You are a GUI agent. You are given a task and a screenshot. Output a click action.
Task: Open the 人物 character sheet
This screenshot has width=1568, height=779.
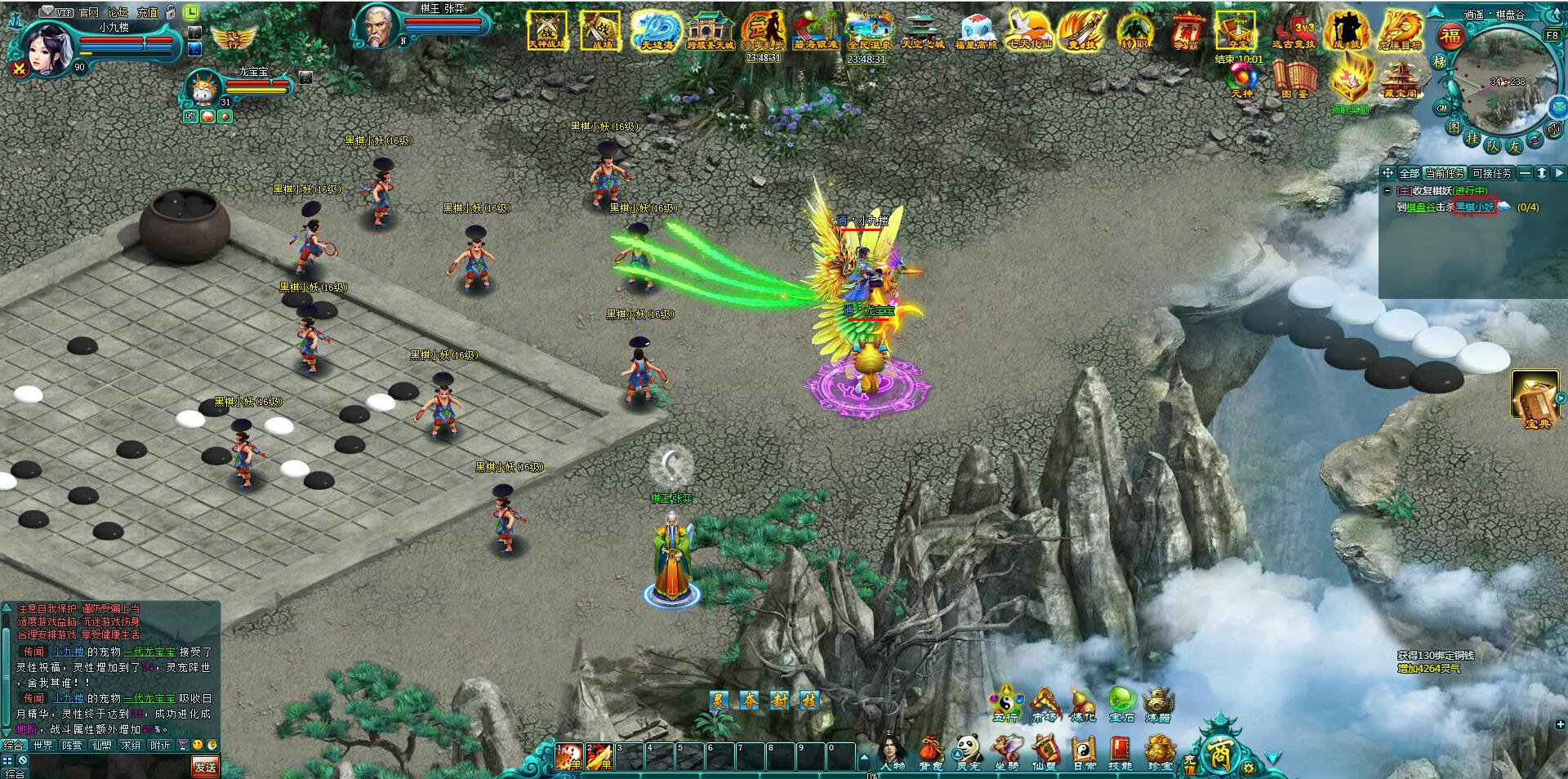click(892, 751)
